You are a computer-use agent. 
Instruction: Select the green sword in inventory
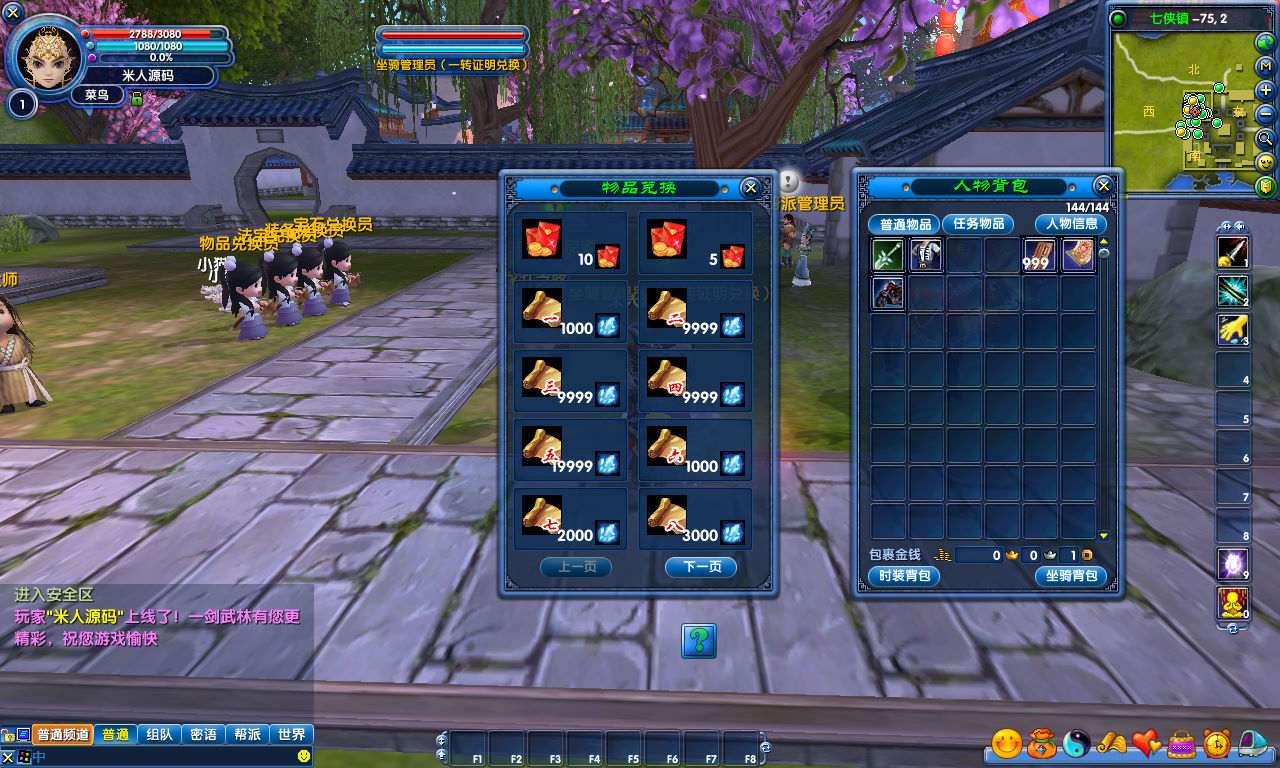tap(888, 255)
